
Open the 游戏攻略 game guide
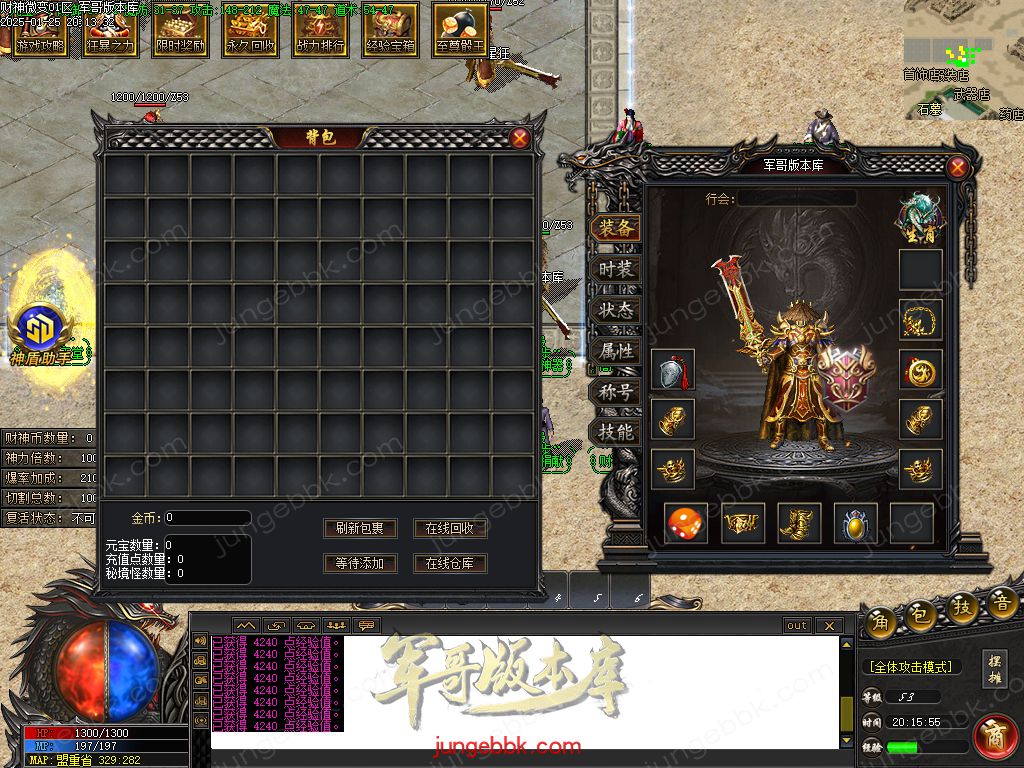tap(41, 30)
